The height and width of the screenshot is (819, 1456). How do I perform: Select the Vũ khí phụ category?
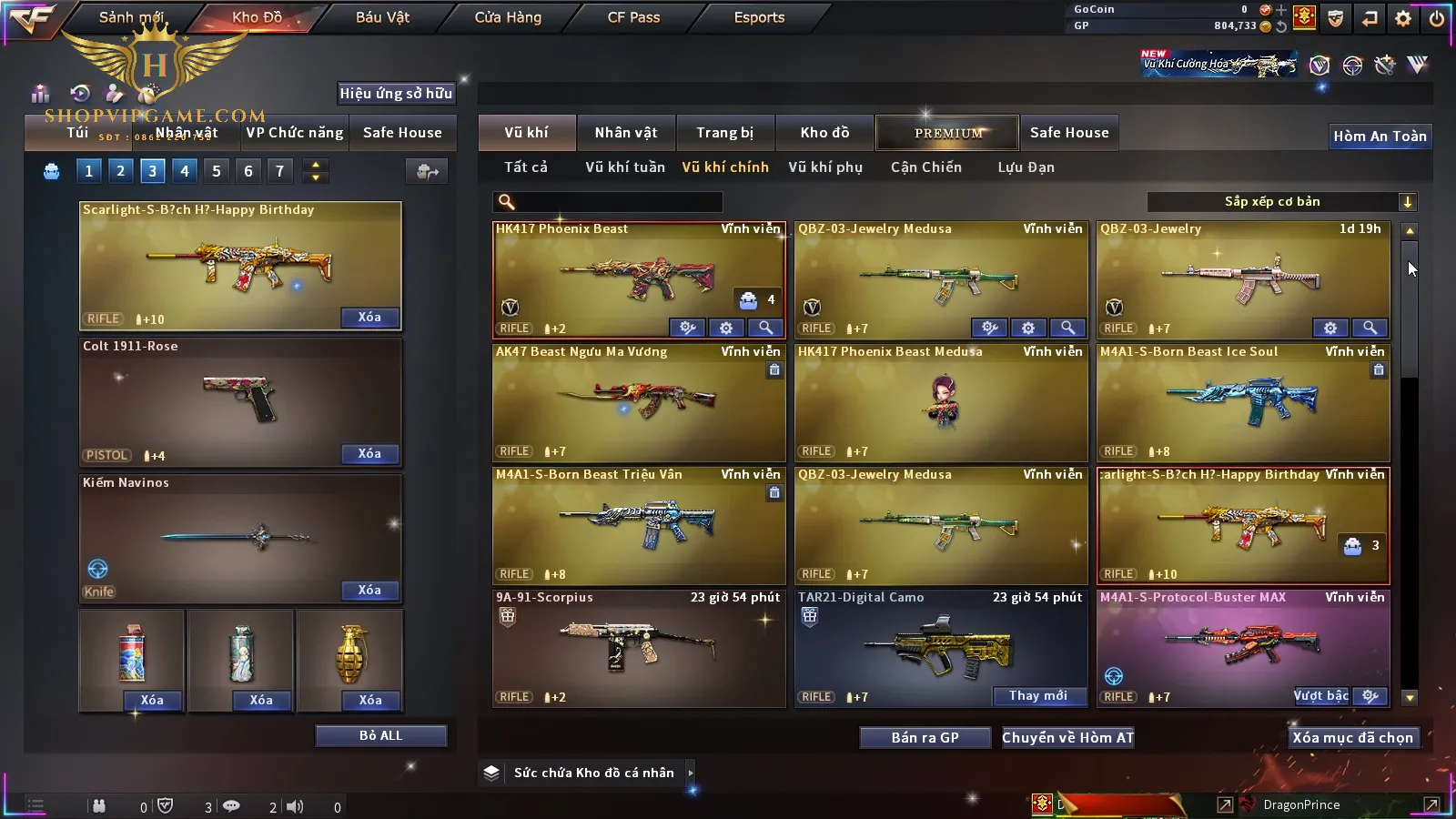824,167
